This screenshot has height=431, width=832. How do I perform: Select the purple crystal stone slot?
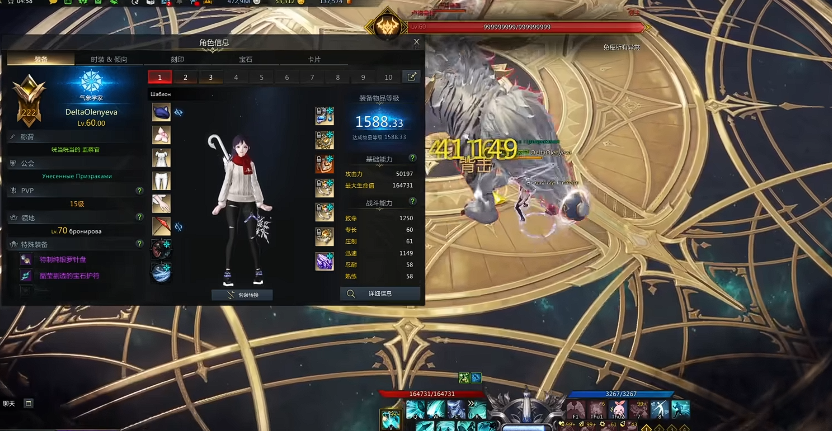[x=325, y=262]
